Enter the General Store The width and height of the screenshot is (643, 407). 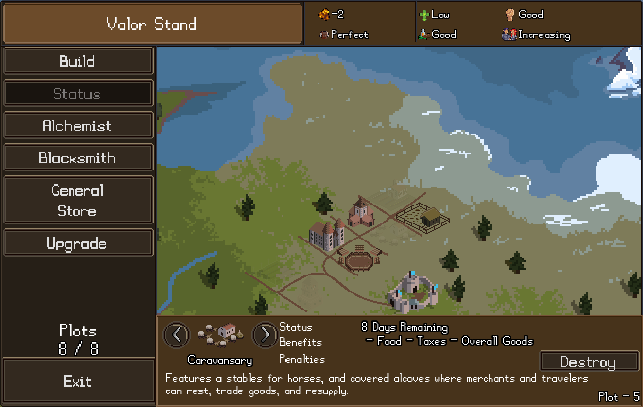click(x=77, y=200)
